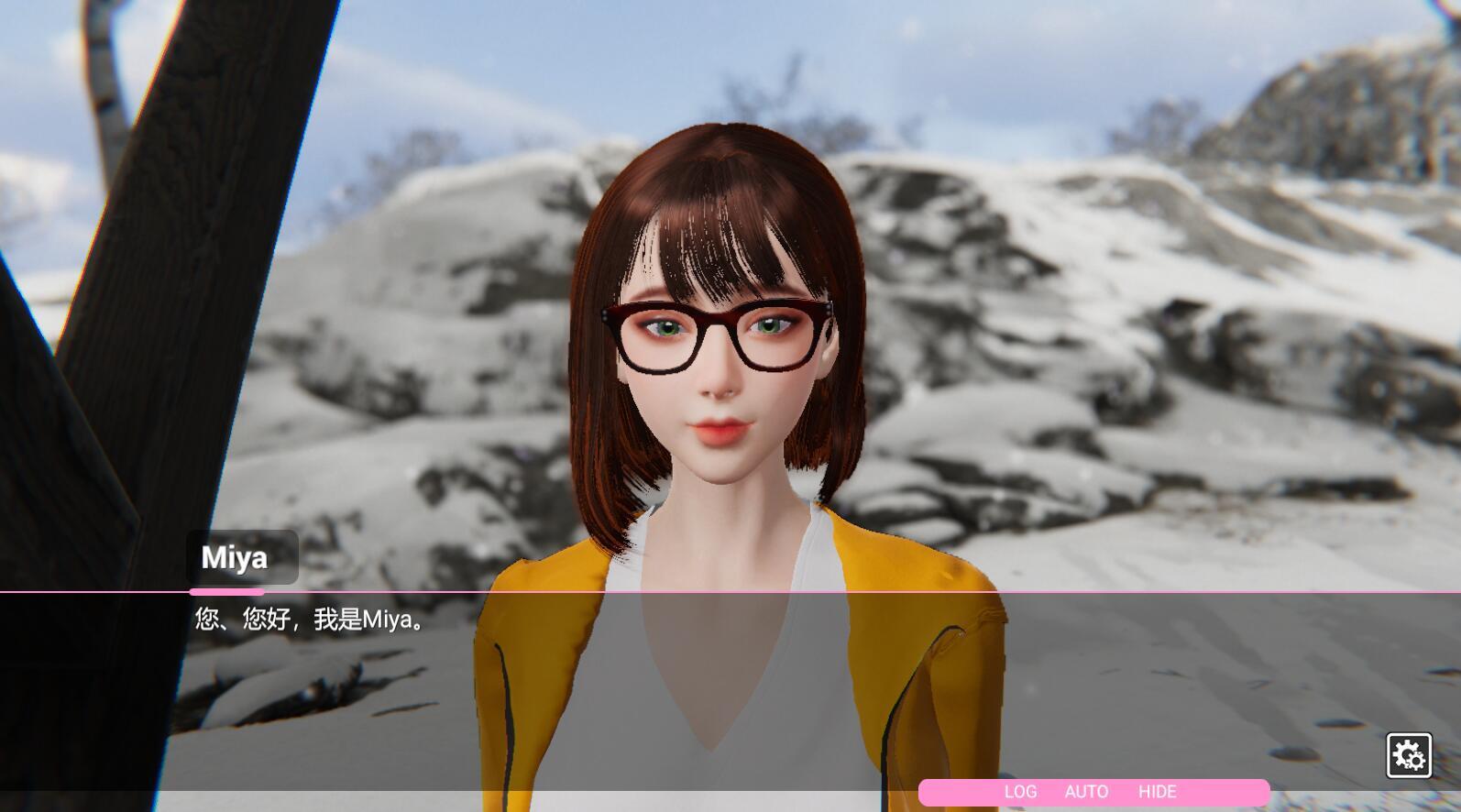
Task: Open LOG to expand conversation history
Action: tap(1021, 791)
